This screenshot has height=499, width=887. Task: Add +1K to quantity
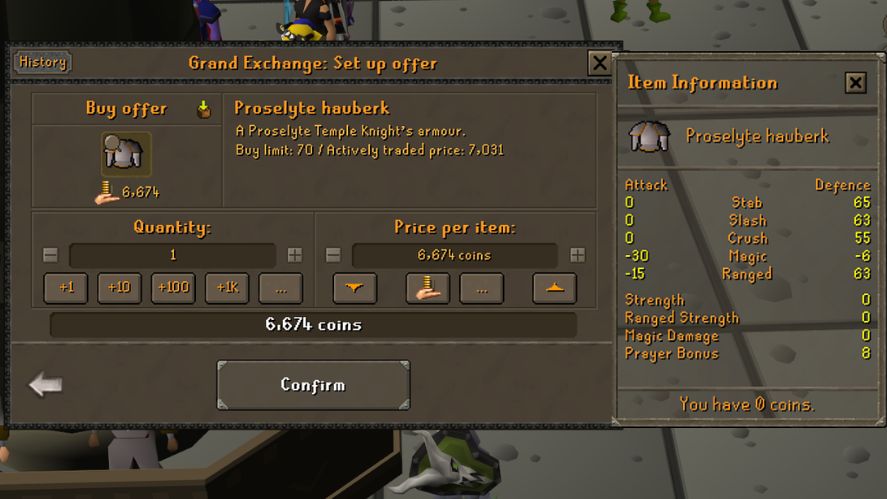pos(227,288)
